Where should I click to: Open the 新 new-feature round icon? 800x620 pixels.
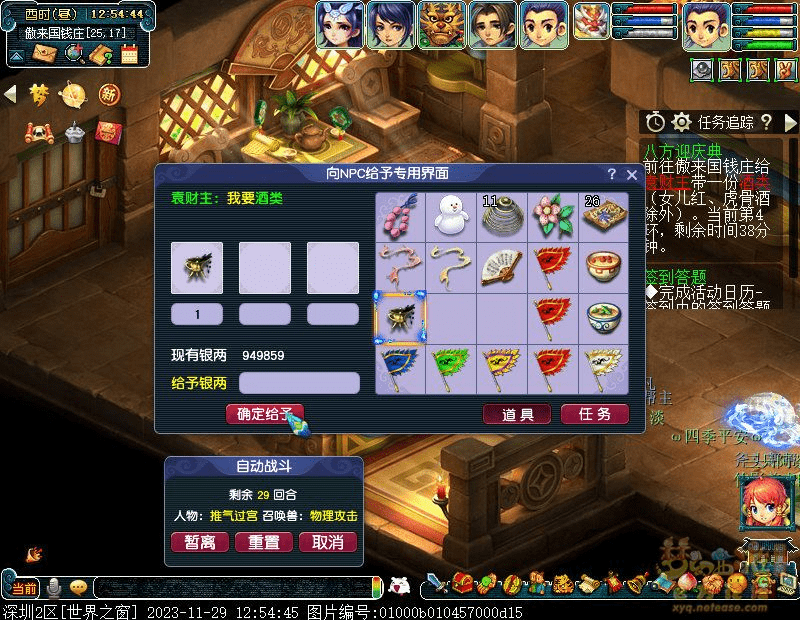click(108, 95)
